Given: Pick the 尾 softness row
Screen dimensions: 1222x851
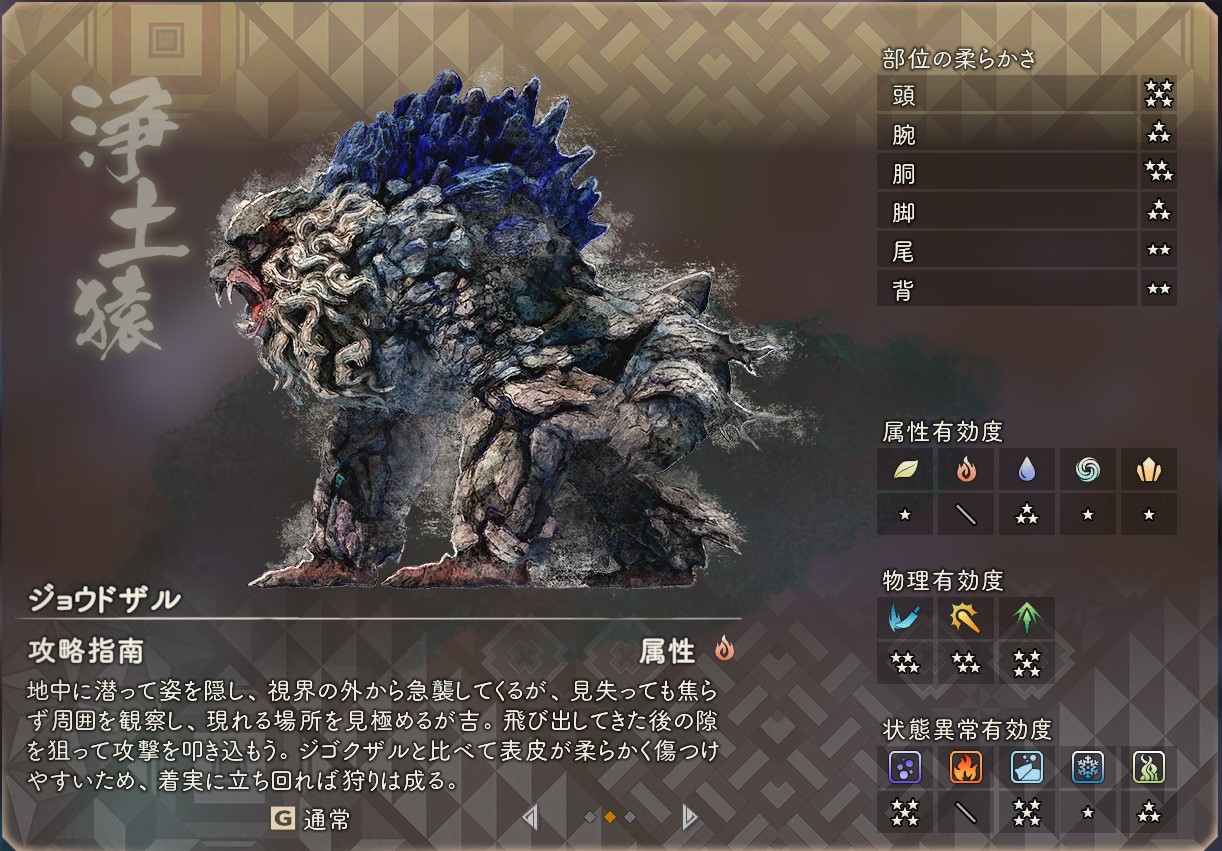Looking at the screenshot, I should pos(1007,251).
